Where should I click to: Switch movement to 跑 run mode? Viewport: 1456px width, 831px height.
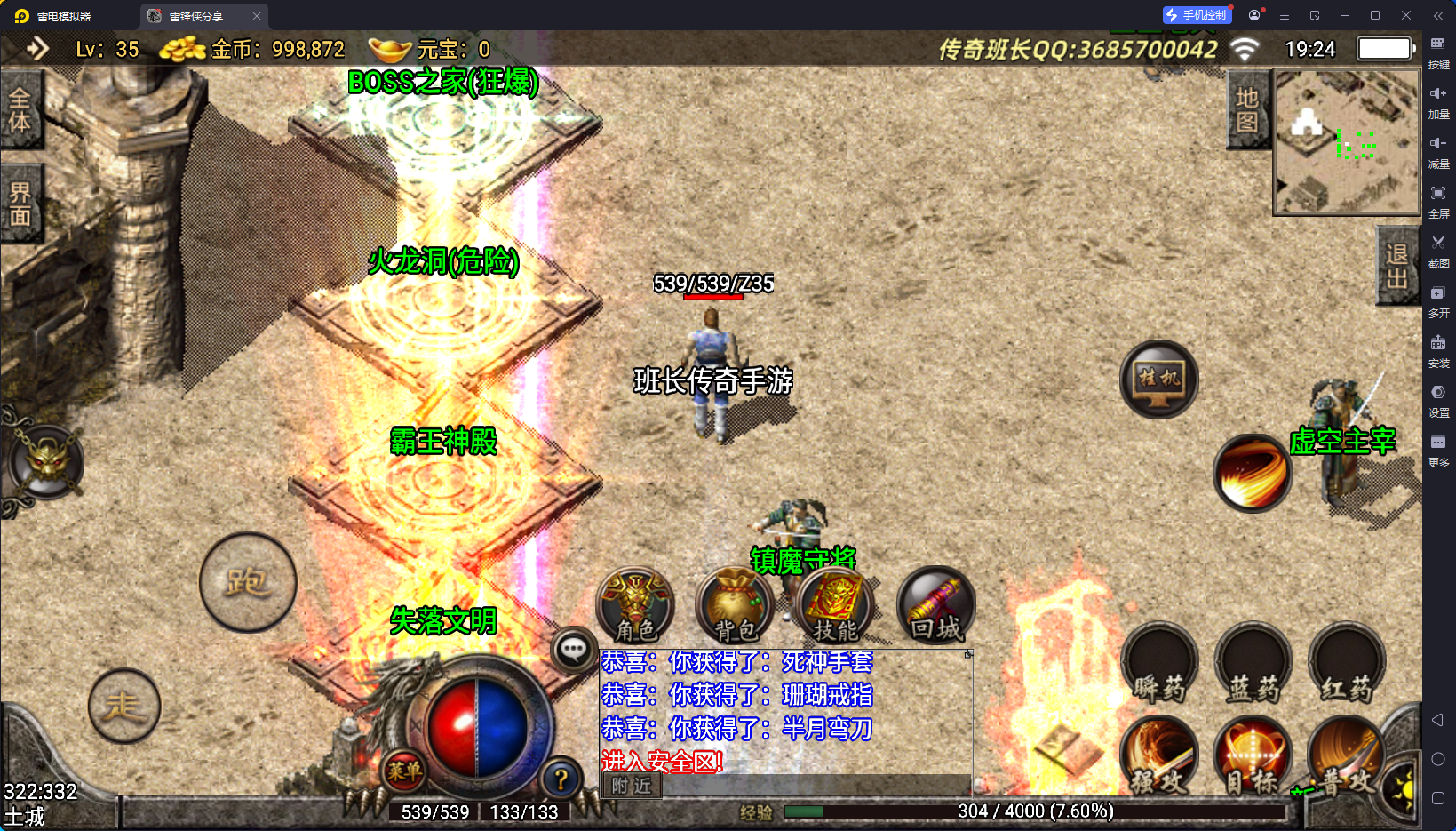click(x=247, y=583)
